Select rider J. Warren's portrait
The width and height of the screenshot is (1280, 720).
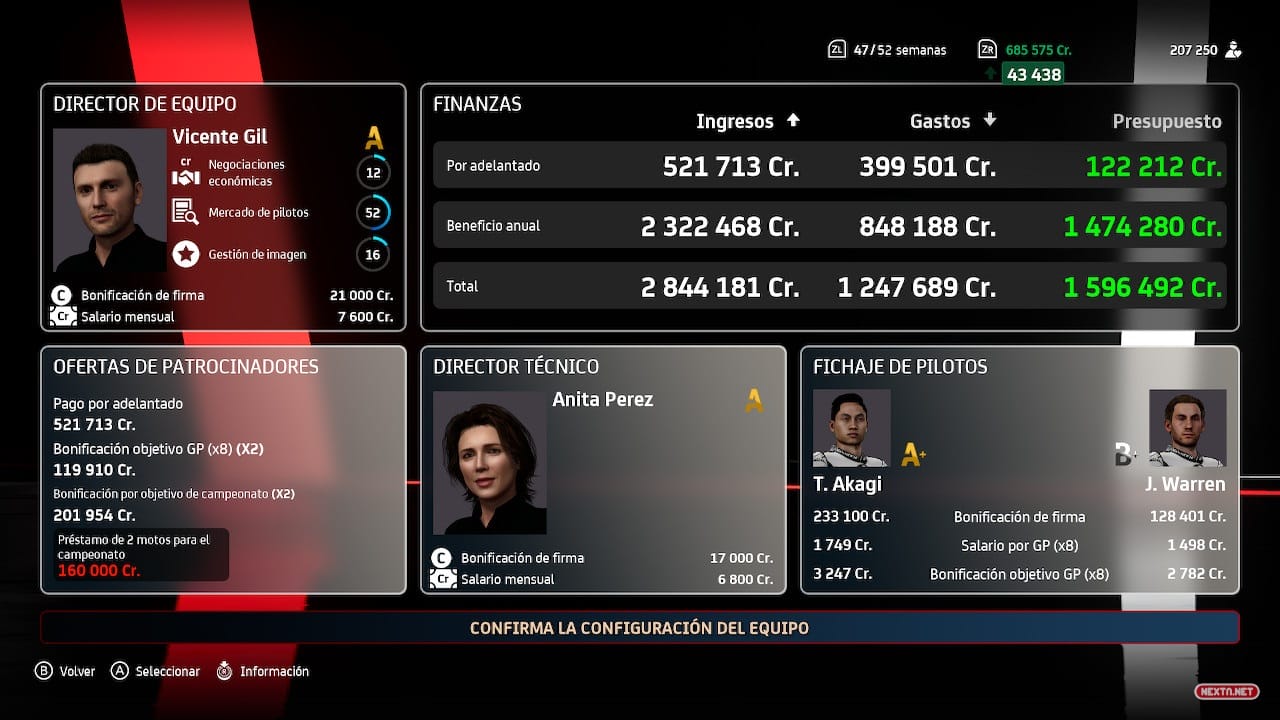(x=1187, y=428)
